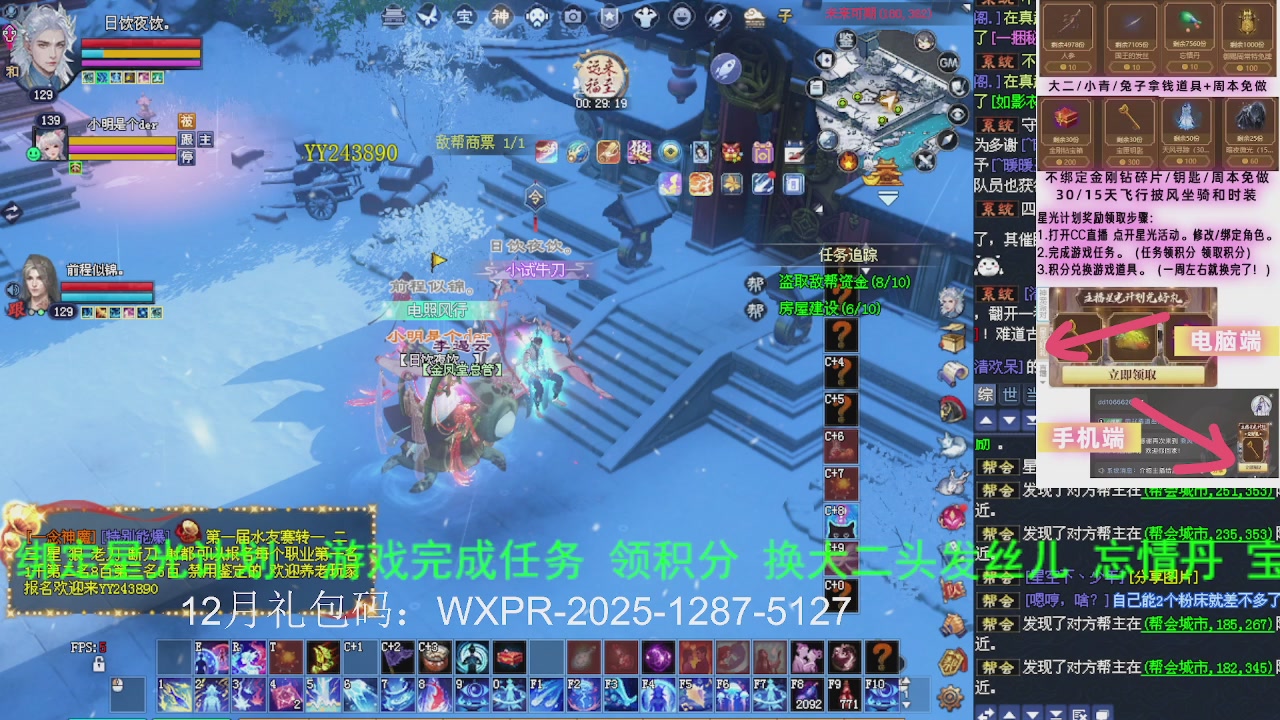Click the rocket icon in the top toolbar
1280x720 pixels.
coord(716,16)
